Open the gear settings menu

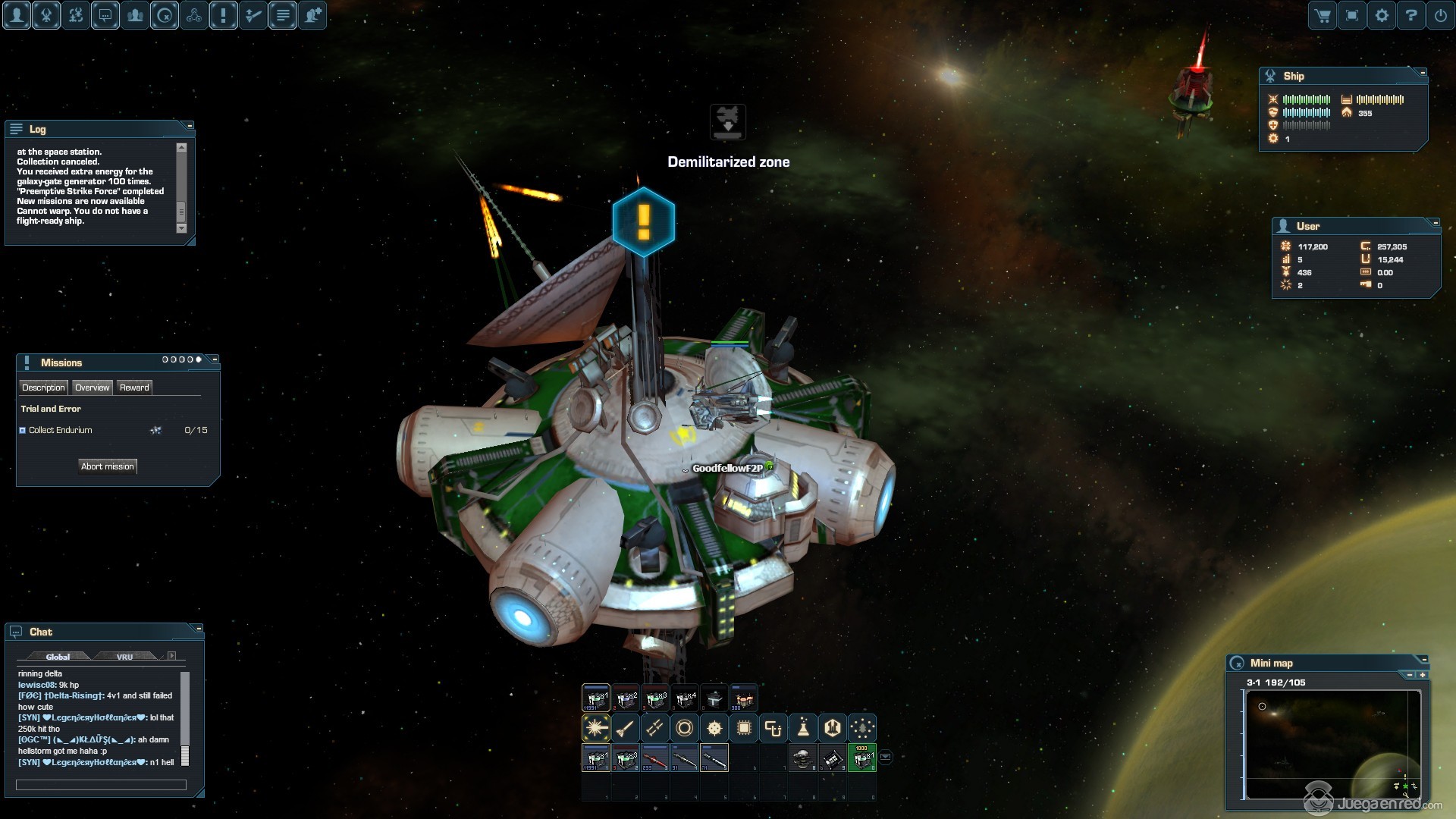pos(1382,15)
